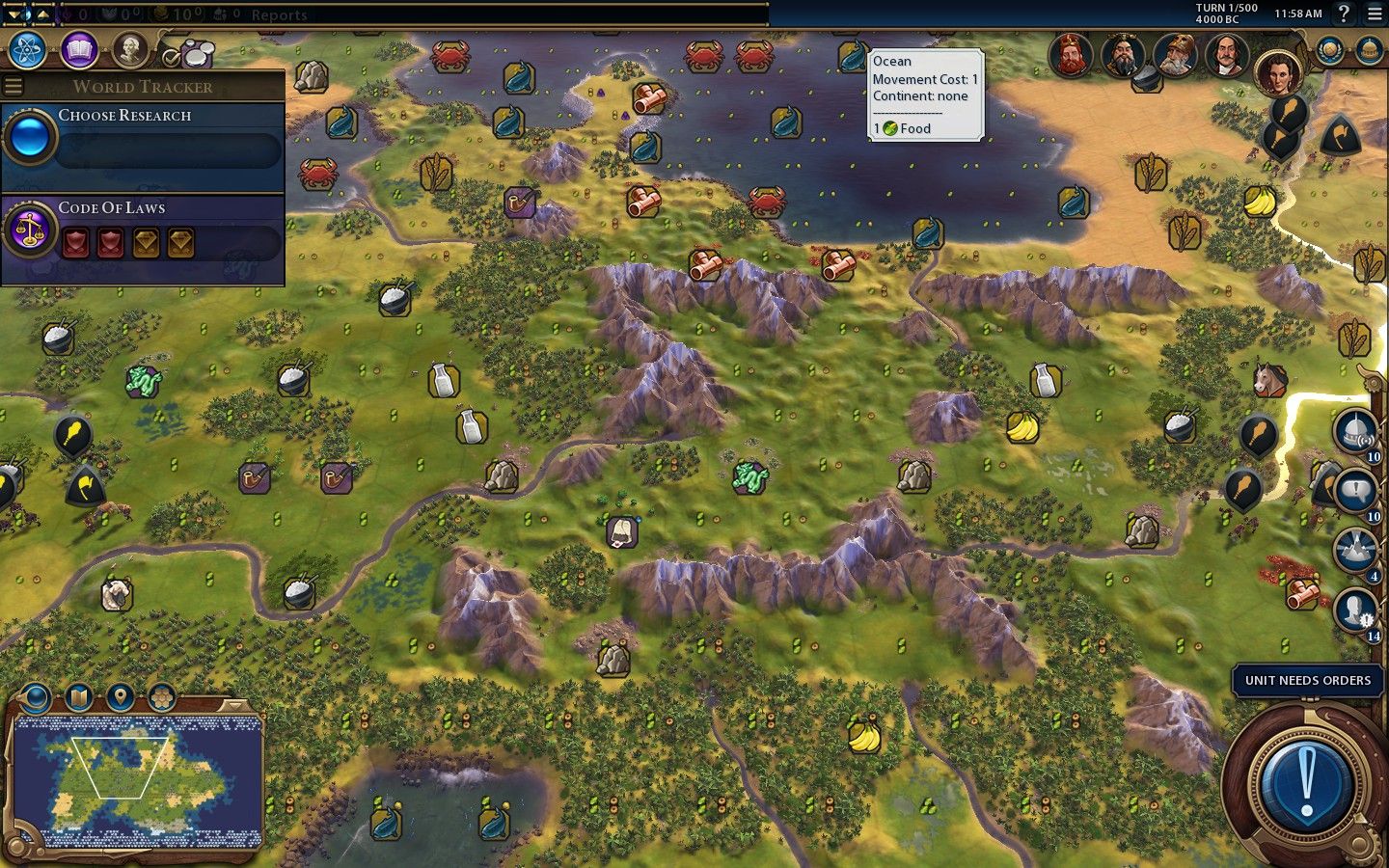Open the Civilopedia question mark help
This screenshot has height=868, width=1389.
pyautogui.click(x=1343, y=14)
